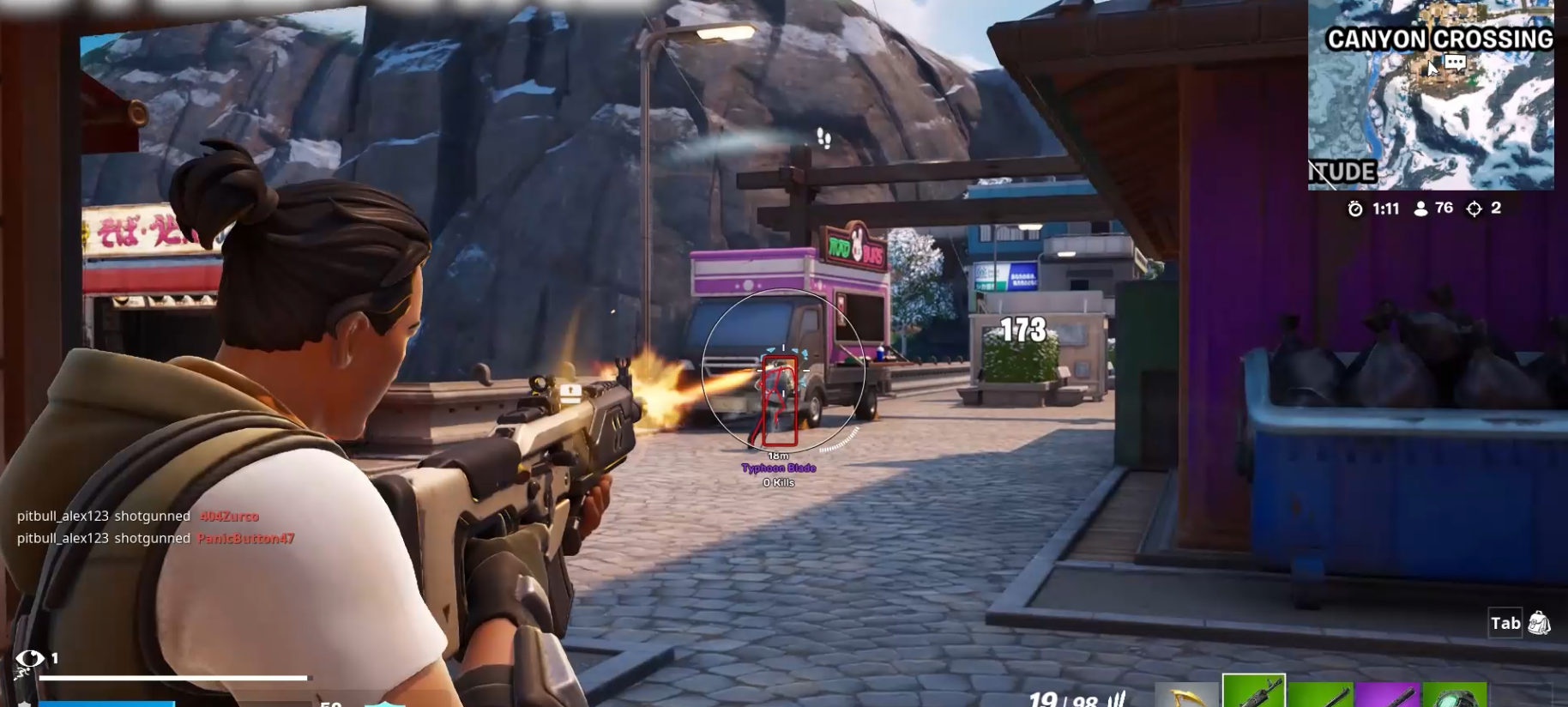Select the highlighted green assault rifle slot
The height and width of the screenshot is (707, 1568).
coord(1253,692)
